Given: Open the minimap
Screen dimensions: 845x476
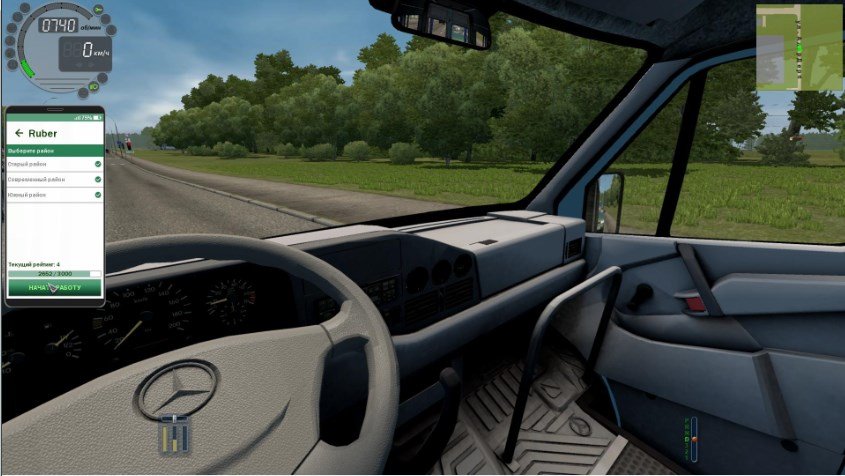Looking at the screenshot, I should pyautogui.click(x=798, y=47).
